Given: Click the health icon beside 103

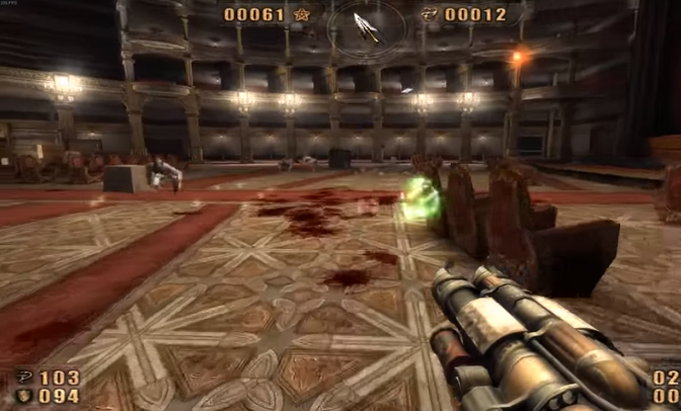Looking at the screenshot, I should click(22, 378).
